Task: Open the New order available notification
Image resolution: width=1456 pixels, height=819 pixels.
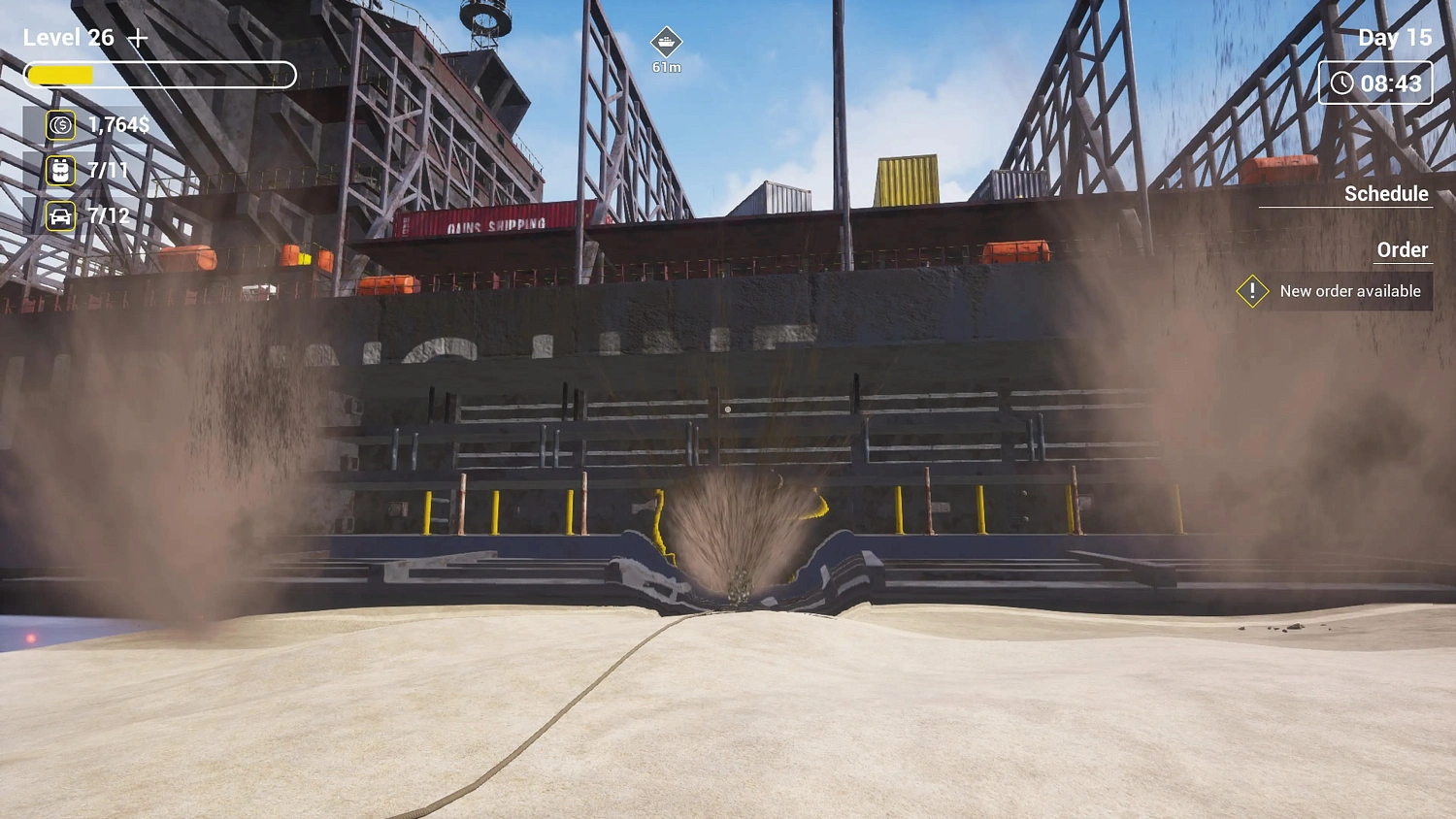Action: point(1349,290)
